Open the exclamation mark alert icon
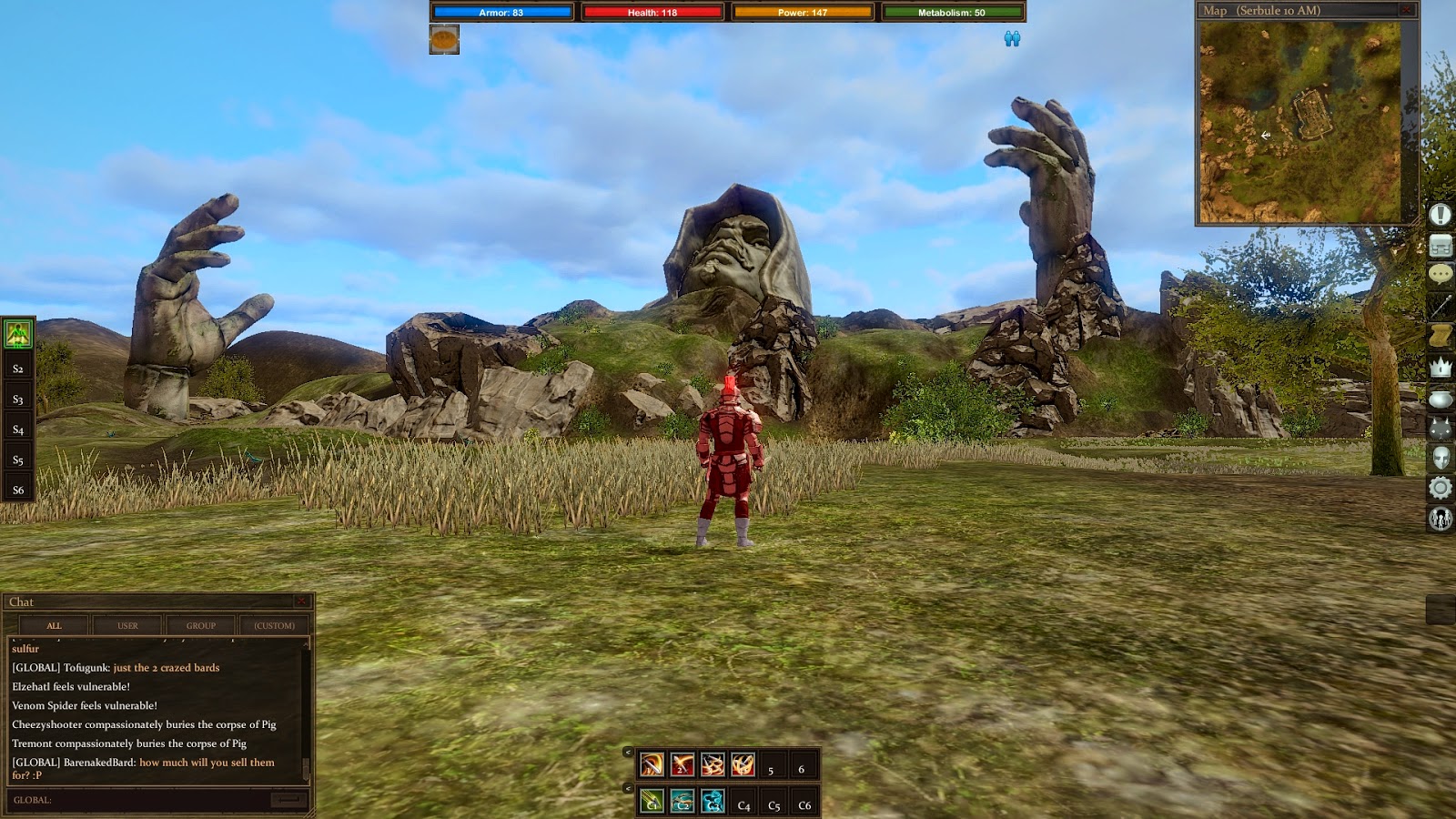Viewport: 1456px width, 819px height. (x=1440, y=215)
